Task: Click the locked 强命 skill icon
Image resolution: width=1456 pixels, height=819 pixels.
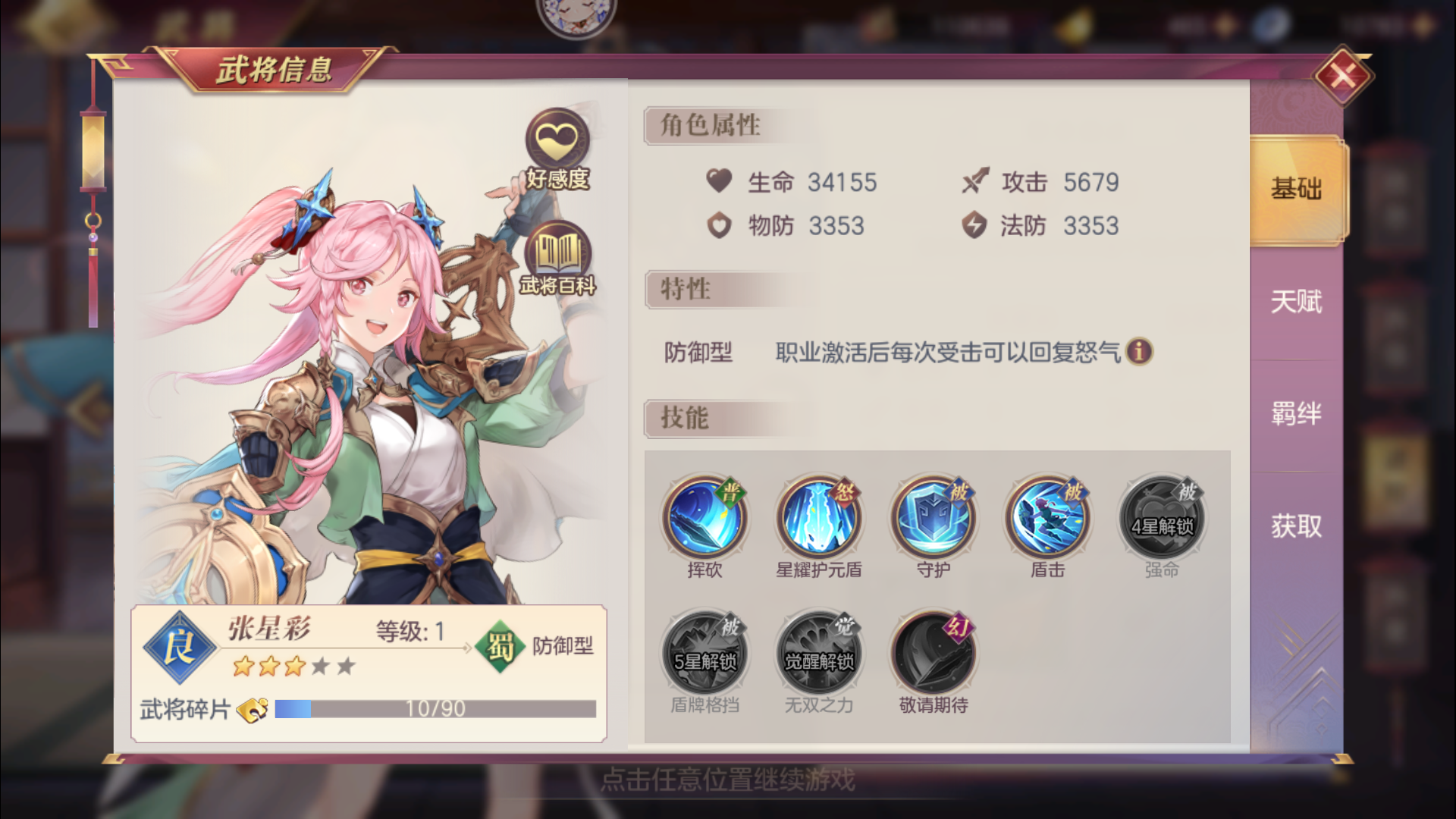Action: [1161, 518]
